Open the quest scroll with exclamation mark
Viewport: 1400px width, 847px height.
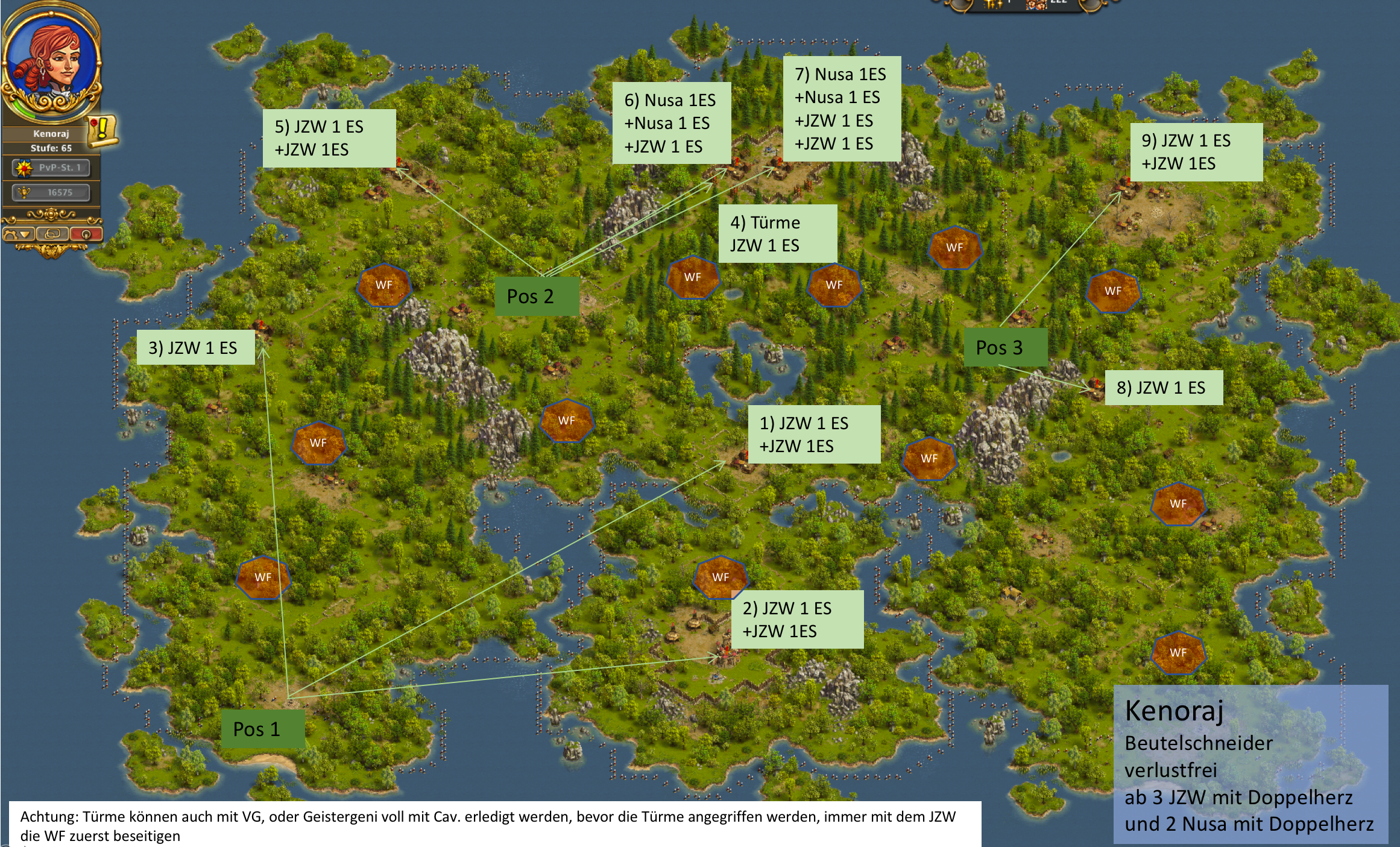click(102, 130)
